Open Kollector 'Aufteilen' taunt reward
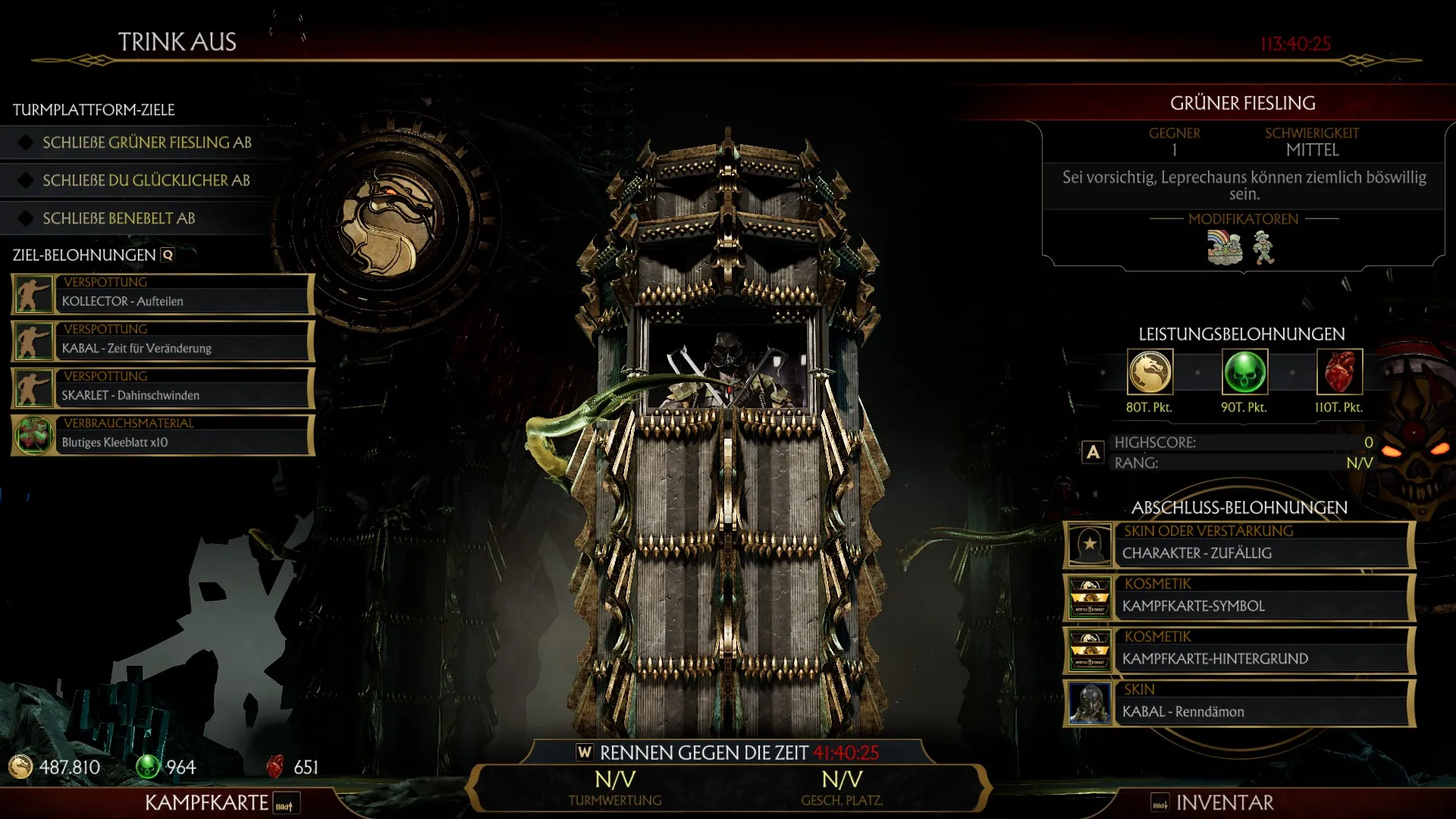Image resolution: width=1456 pixels, height=819 pixels. pos(162,294)
